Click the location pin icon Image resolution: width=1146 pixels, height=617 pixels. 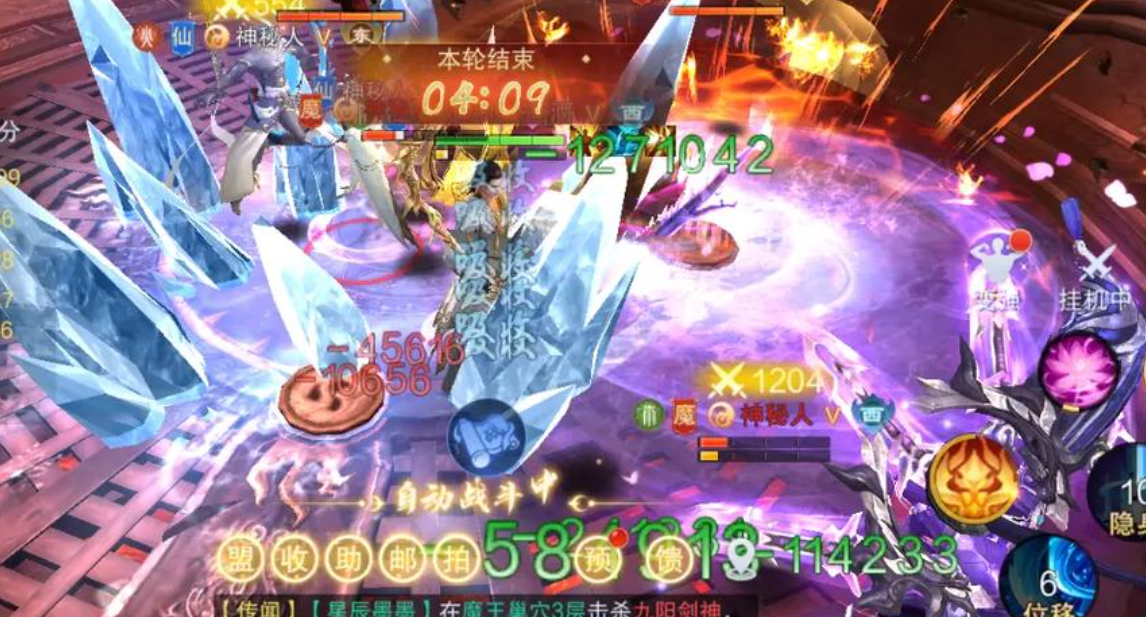coord(741,561)
